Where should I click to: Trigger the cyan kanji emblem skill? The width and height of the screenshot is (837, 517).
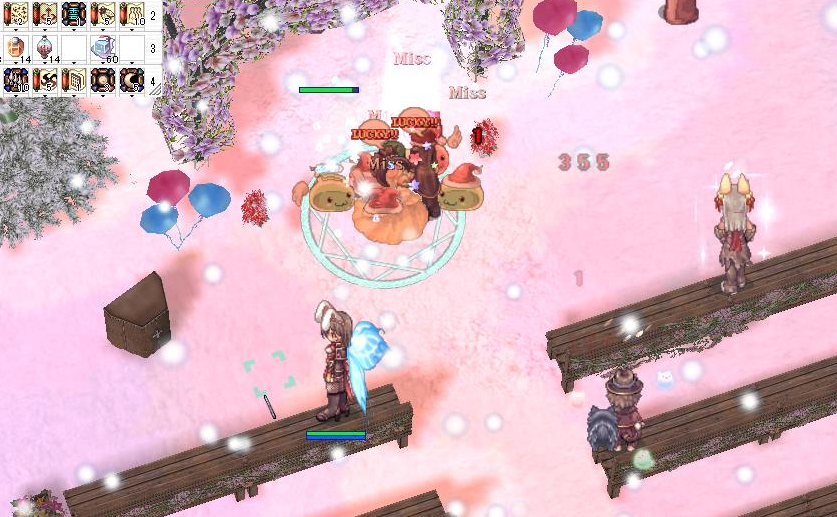(75, 14)
